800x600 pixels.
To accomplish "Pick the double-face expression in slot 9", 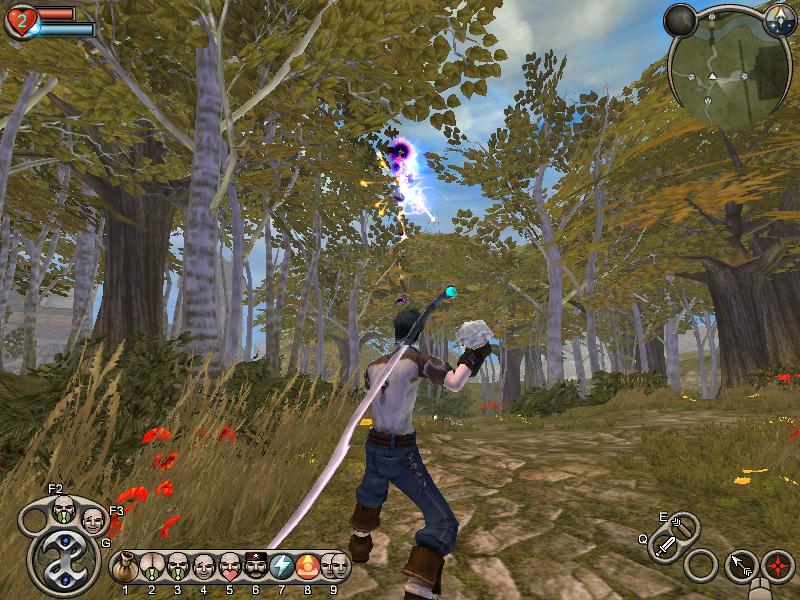I will pyautogui.click(x=335, y=567).
